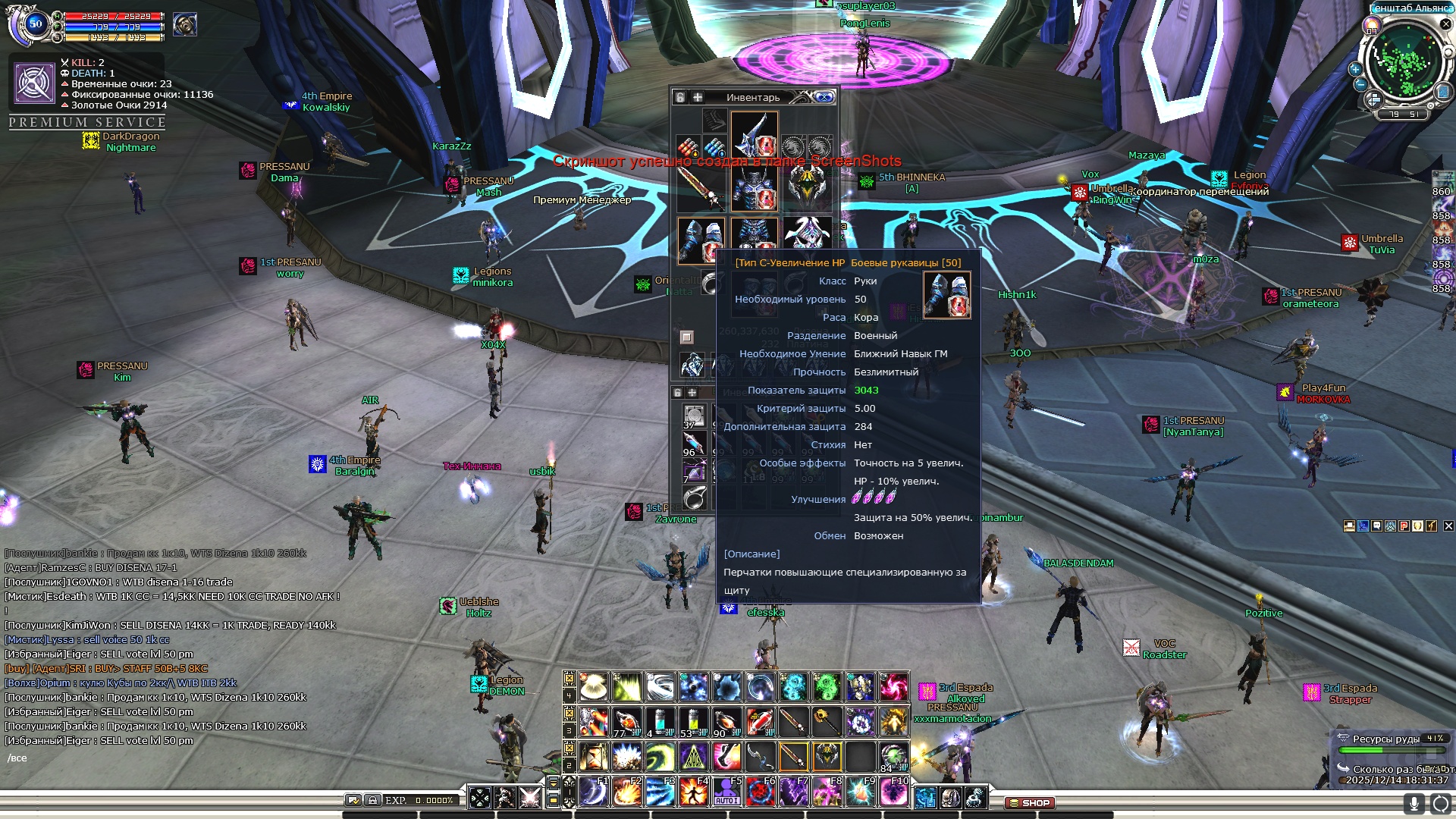Use the hourglass item in hotbar row 2

[594, 757]
